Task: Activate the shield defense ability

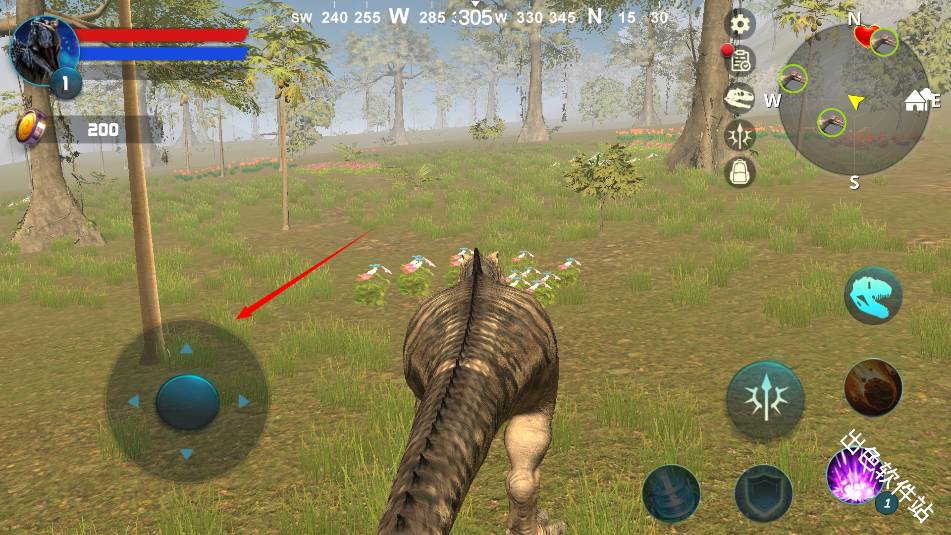Action: [x=764, y=493]
